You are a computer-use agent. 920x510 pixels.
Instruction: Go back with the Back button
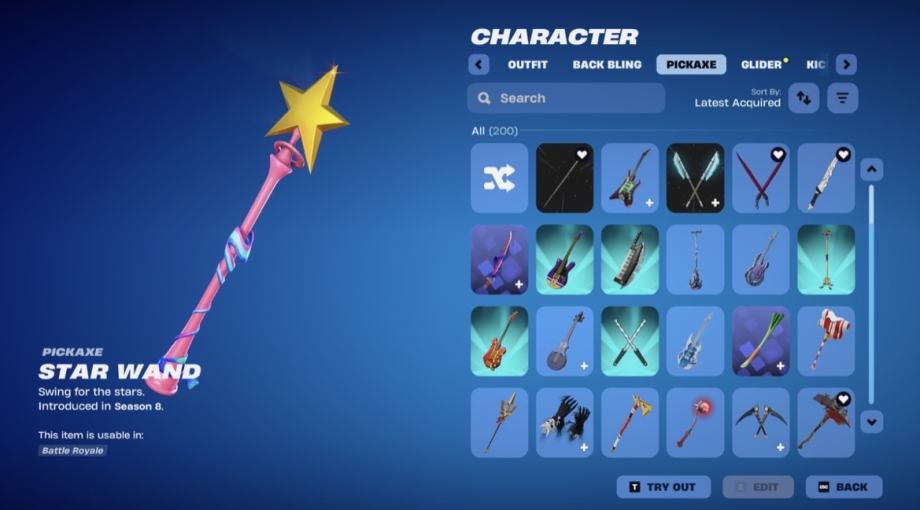point(844,487)
